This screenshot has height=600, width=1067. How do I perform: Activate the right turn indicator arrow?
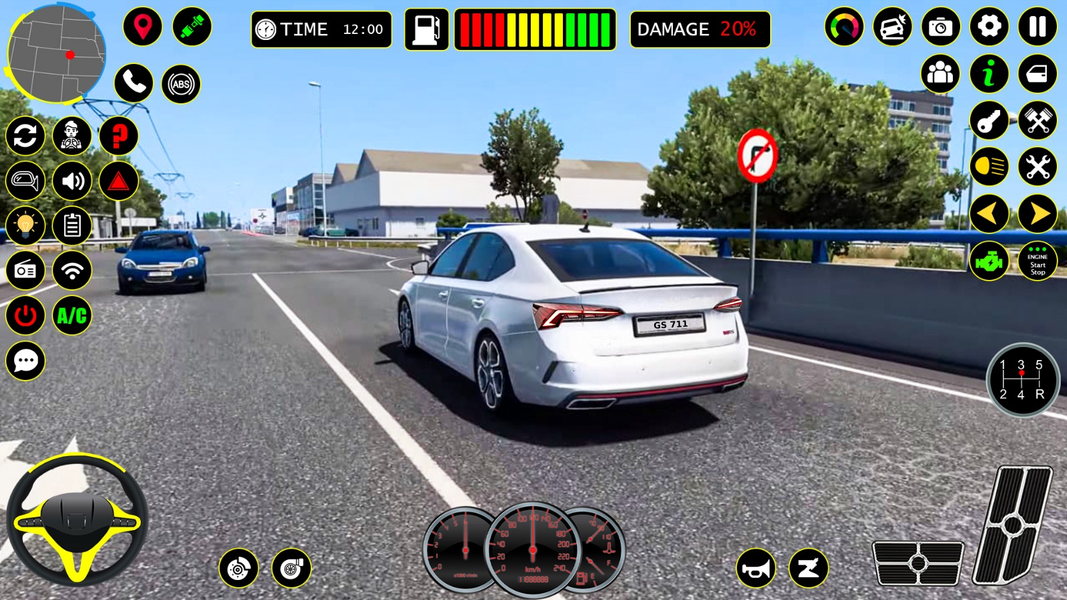tap(1037, 213)
